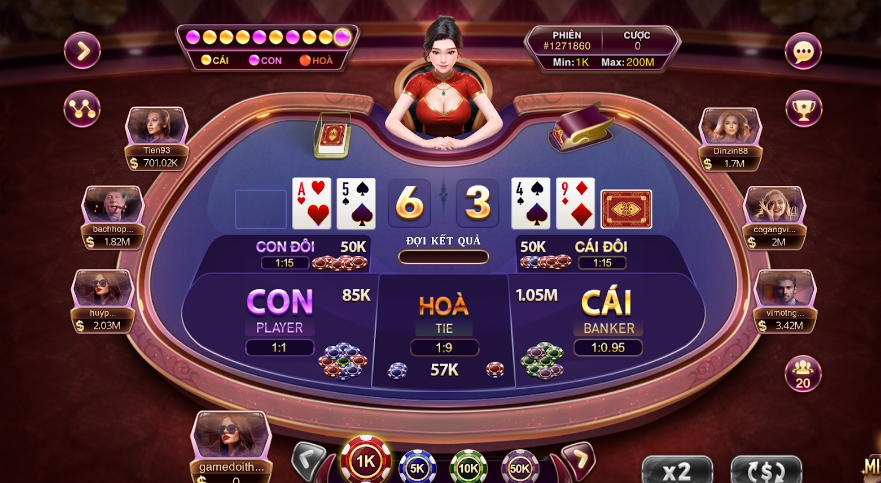Expand the side menu arrow button

coord(82,50)
